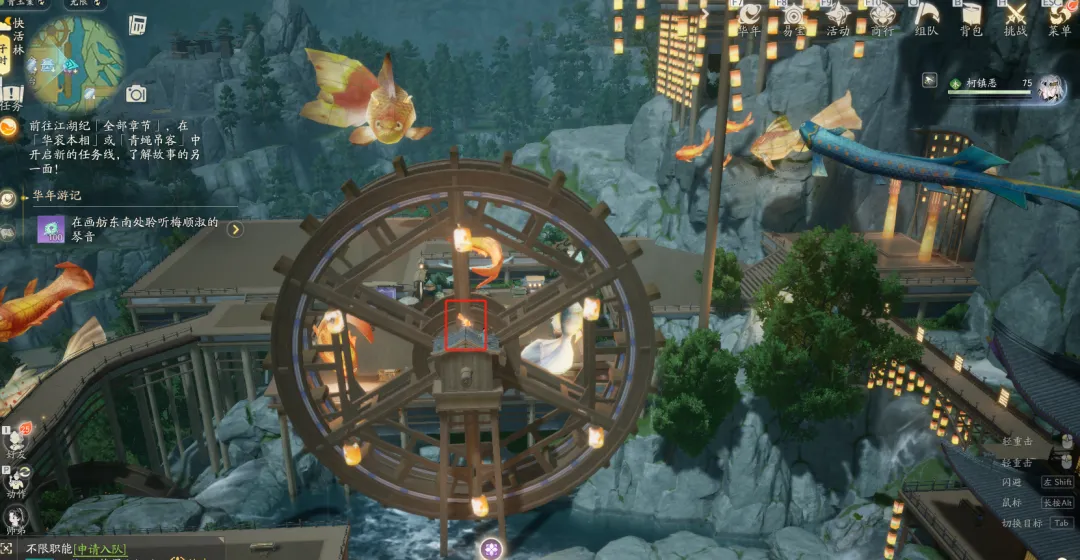1080x560 pixels.
Task: Open the 商行 shop icon
Action: (882, 17)
